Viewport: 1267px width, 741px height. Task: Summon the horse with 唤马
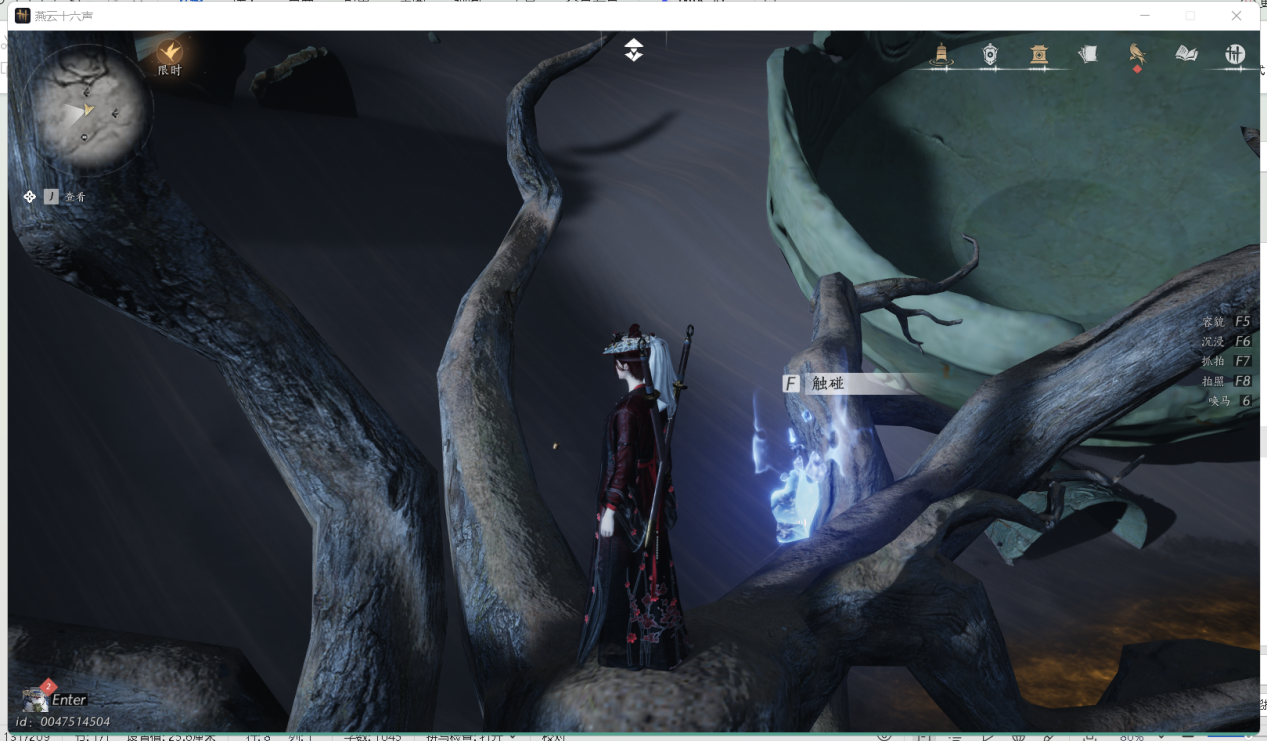1229,401
